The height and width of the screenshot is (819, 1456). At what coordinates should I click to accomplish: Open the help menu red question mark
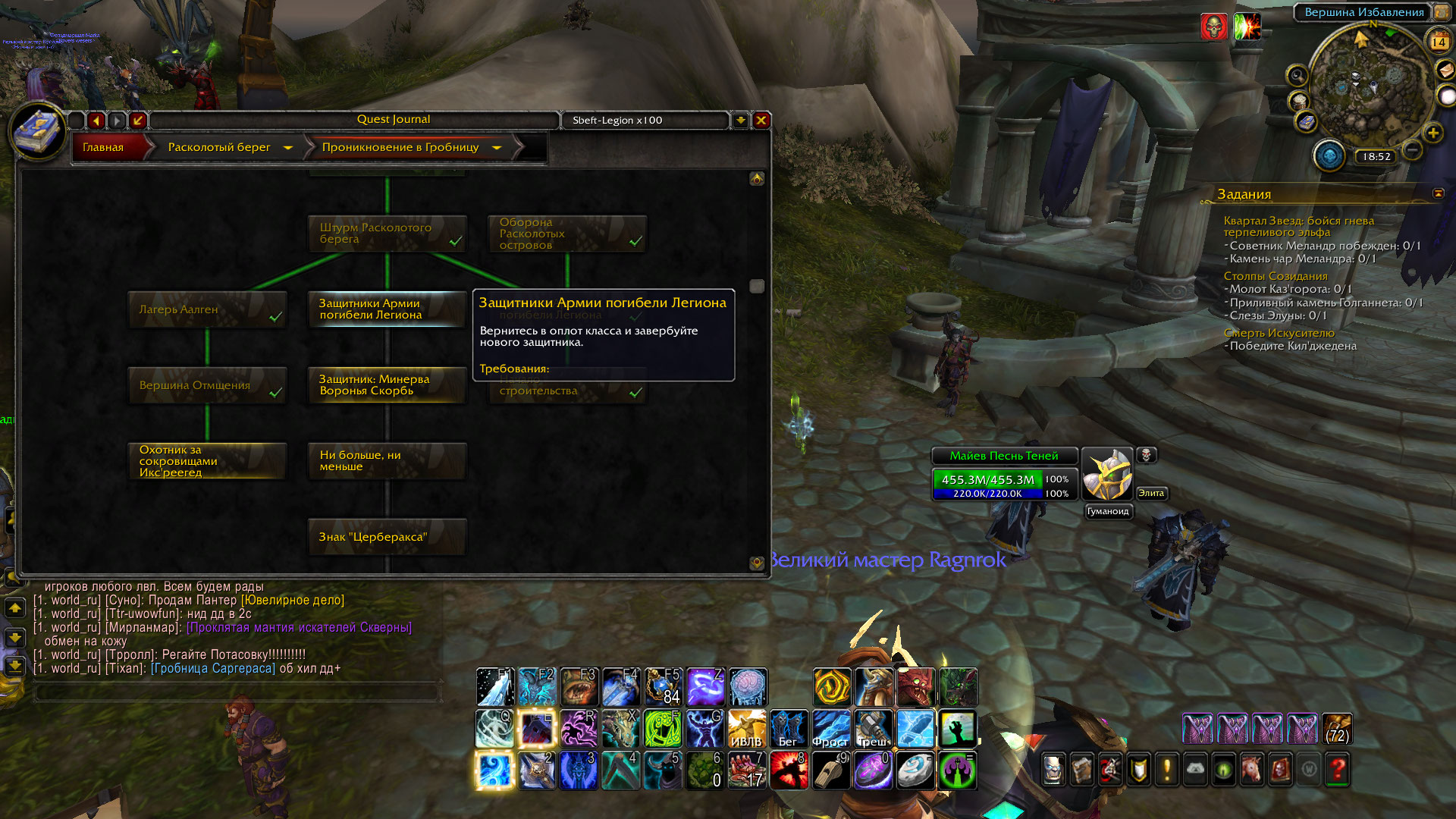[x=1338, y=770]
